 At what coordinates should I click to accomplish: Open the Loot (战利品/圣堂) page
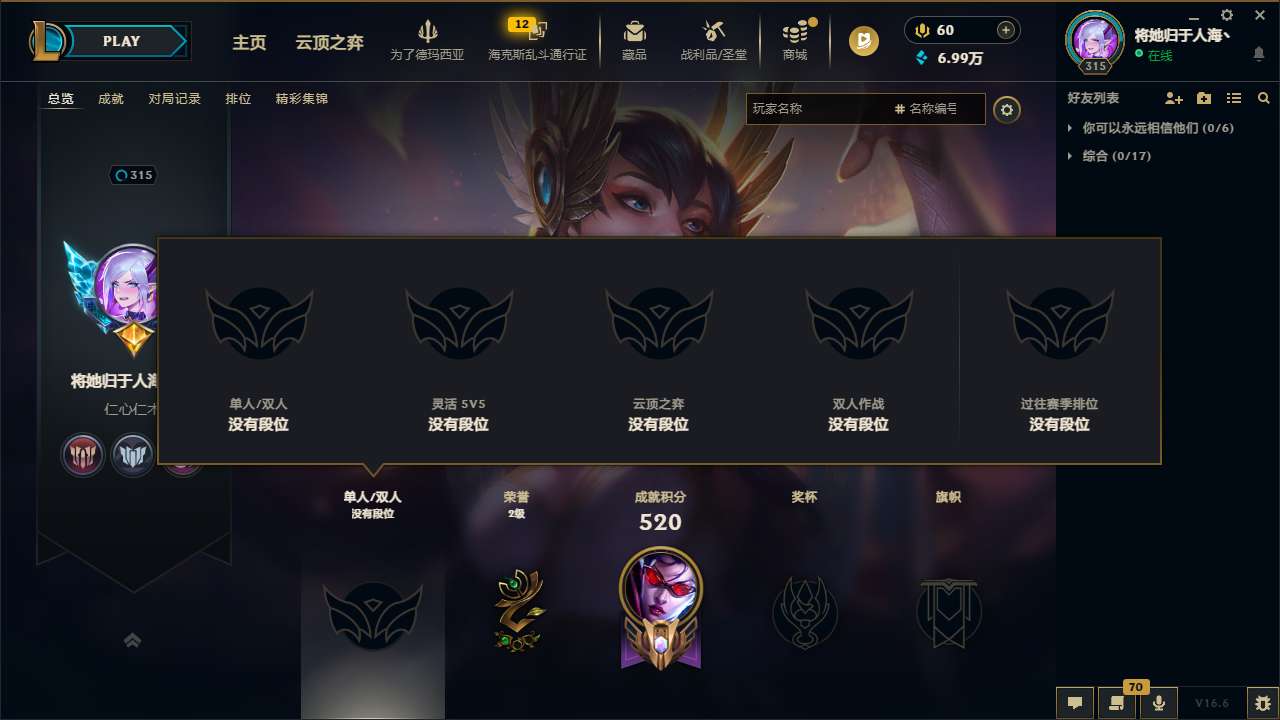coord(712,40)
